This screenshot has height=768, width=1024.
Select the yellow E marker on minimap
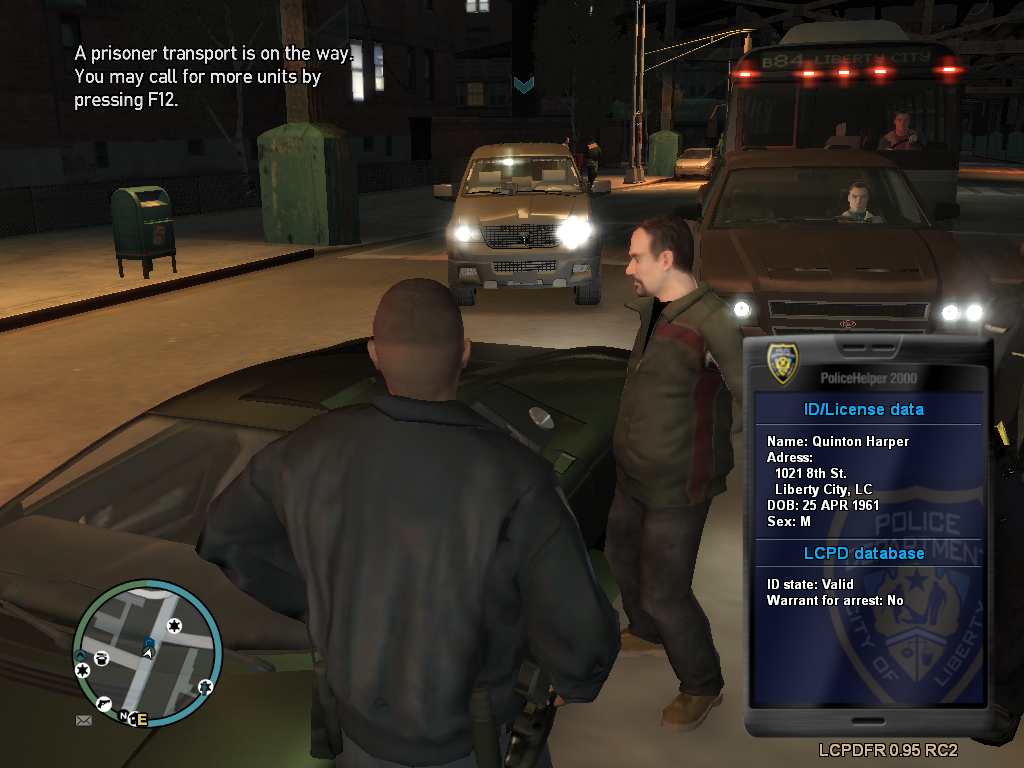[x=141, y=719]
